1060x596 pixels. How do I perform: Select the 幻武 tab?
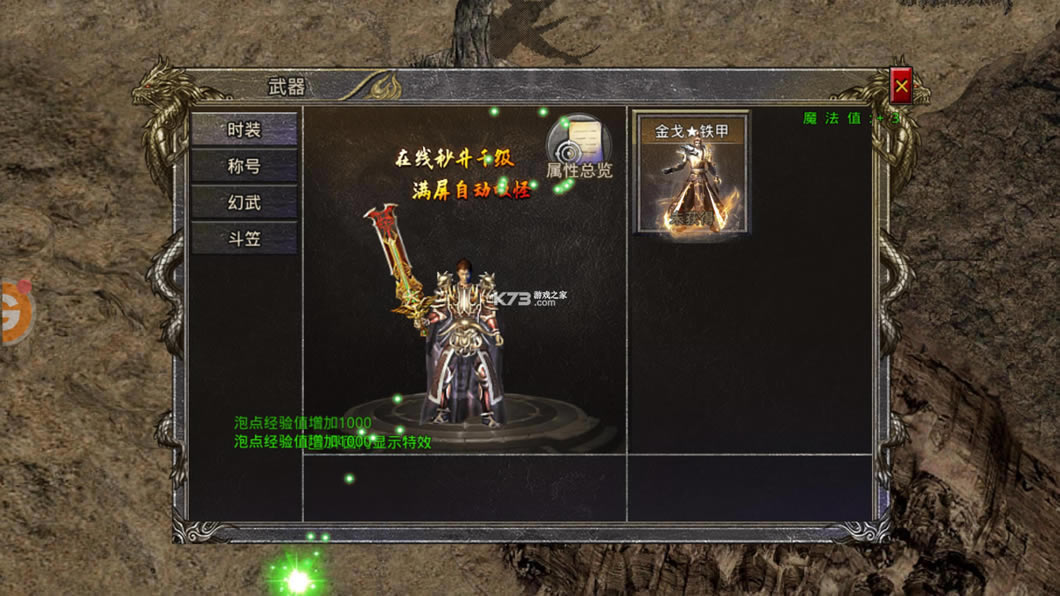(244, 202)
